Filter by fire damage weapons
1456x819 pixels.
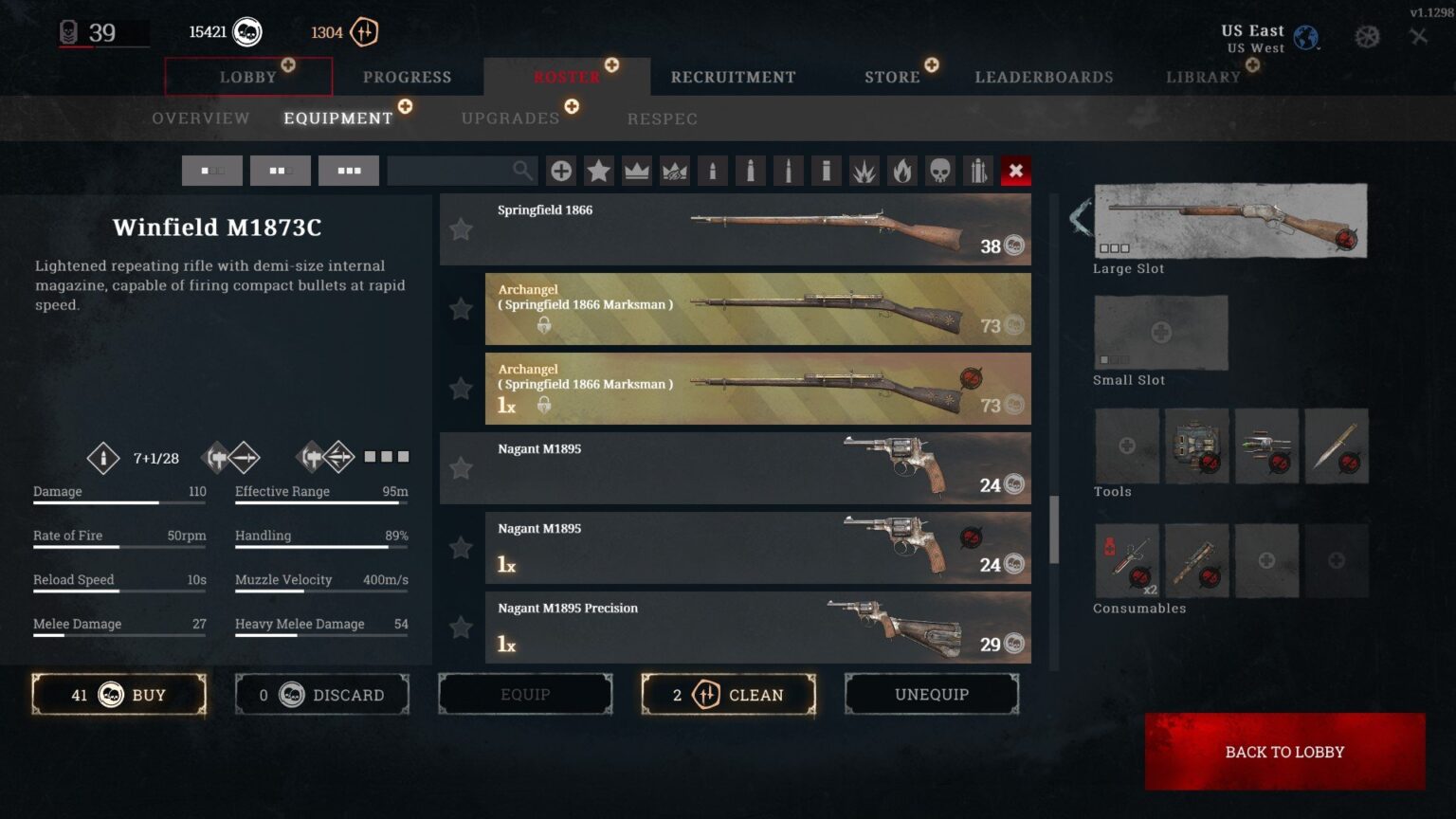point(901,171)
